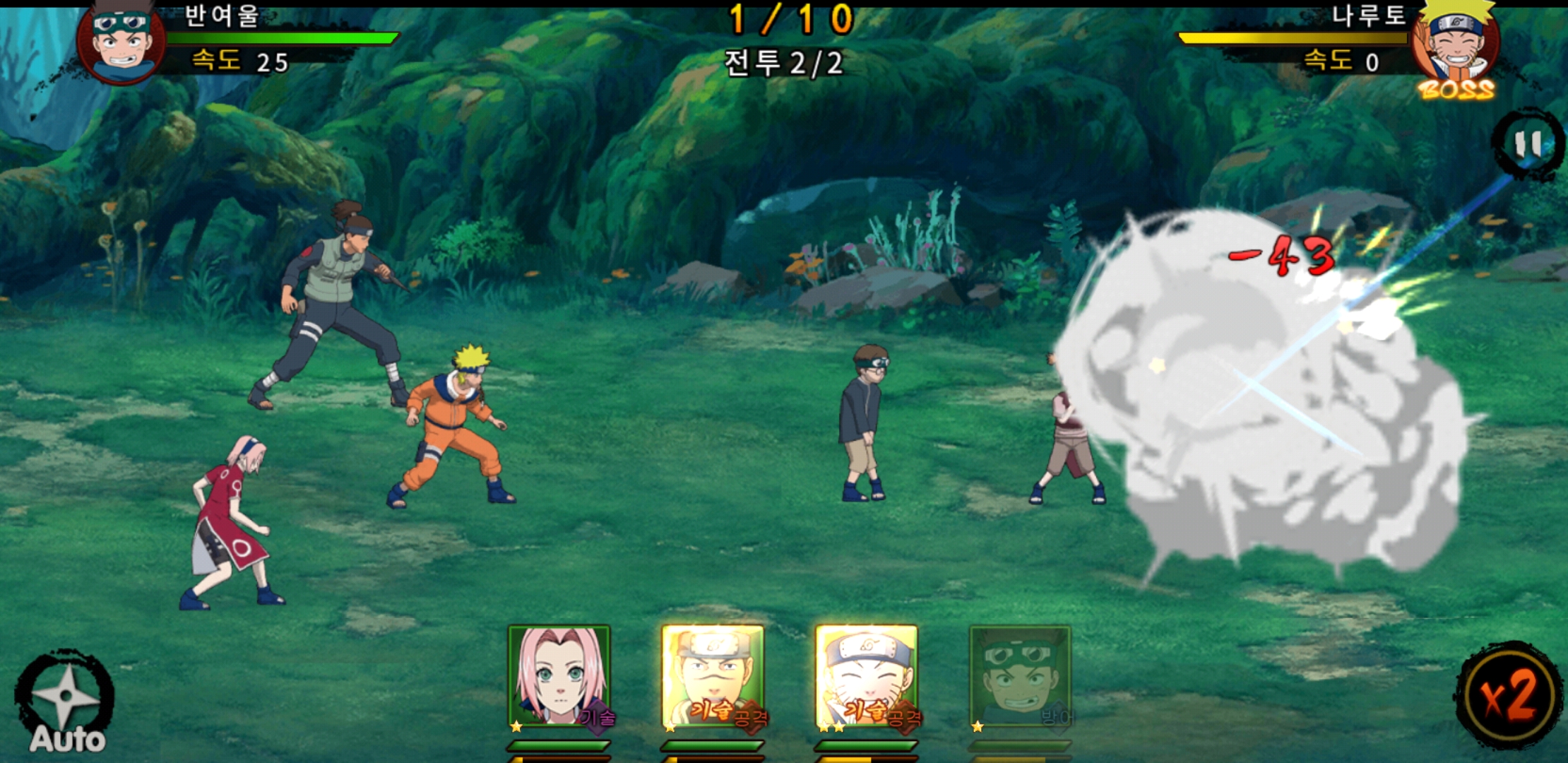Switch the x2 battle speed button
1568x763 pixels.
(x=1509, y=697)
